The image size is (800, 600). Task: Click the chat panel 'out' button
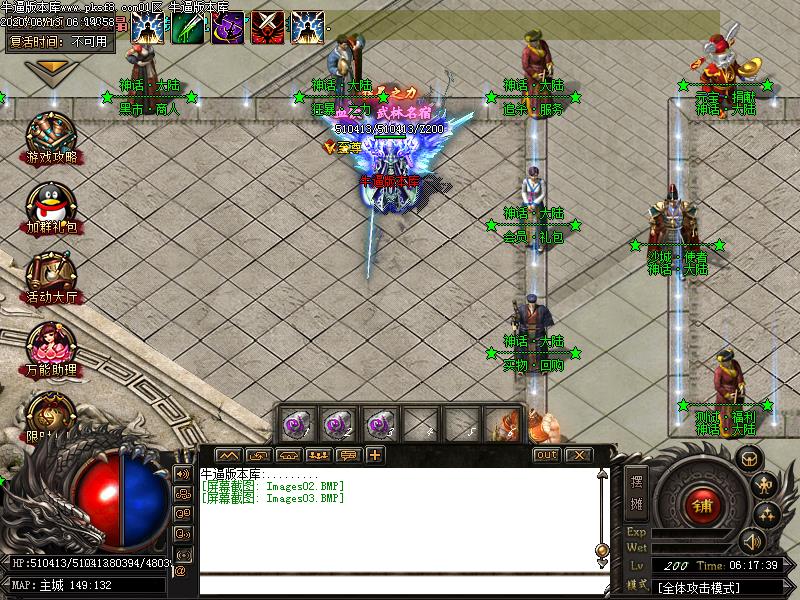tap(546, 455)
